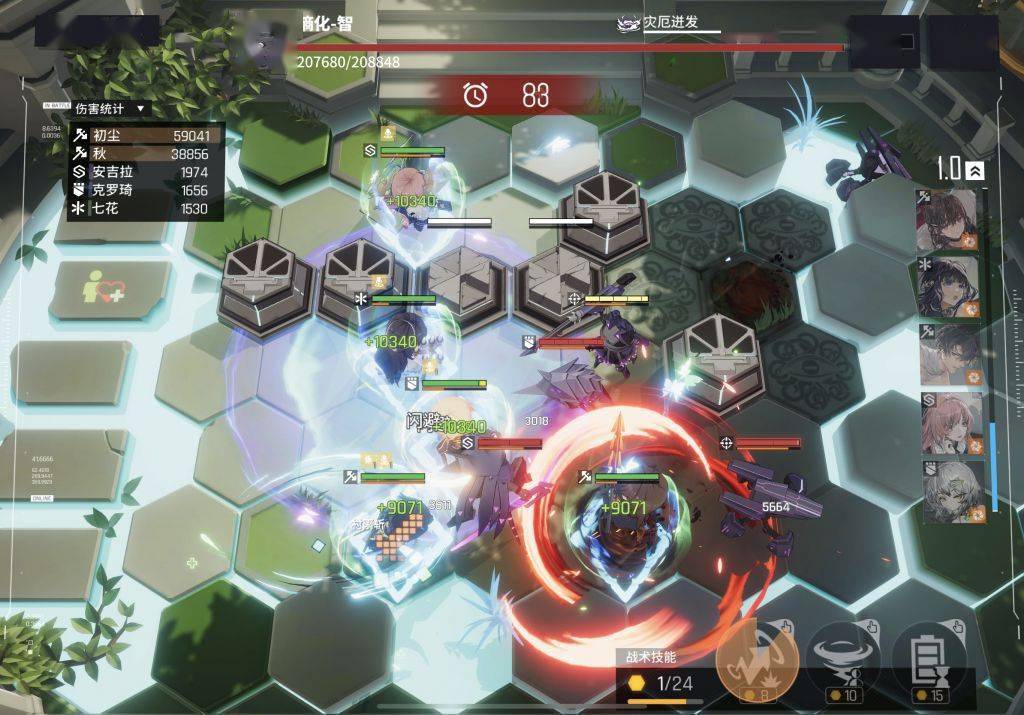Toggle the 1.0 battle speed button
Image resolution: width=1024 pixels, height=715 pixels.
tap(961, 169)
